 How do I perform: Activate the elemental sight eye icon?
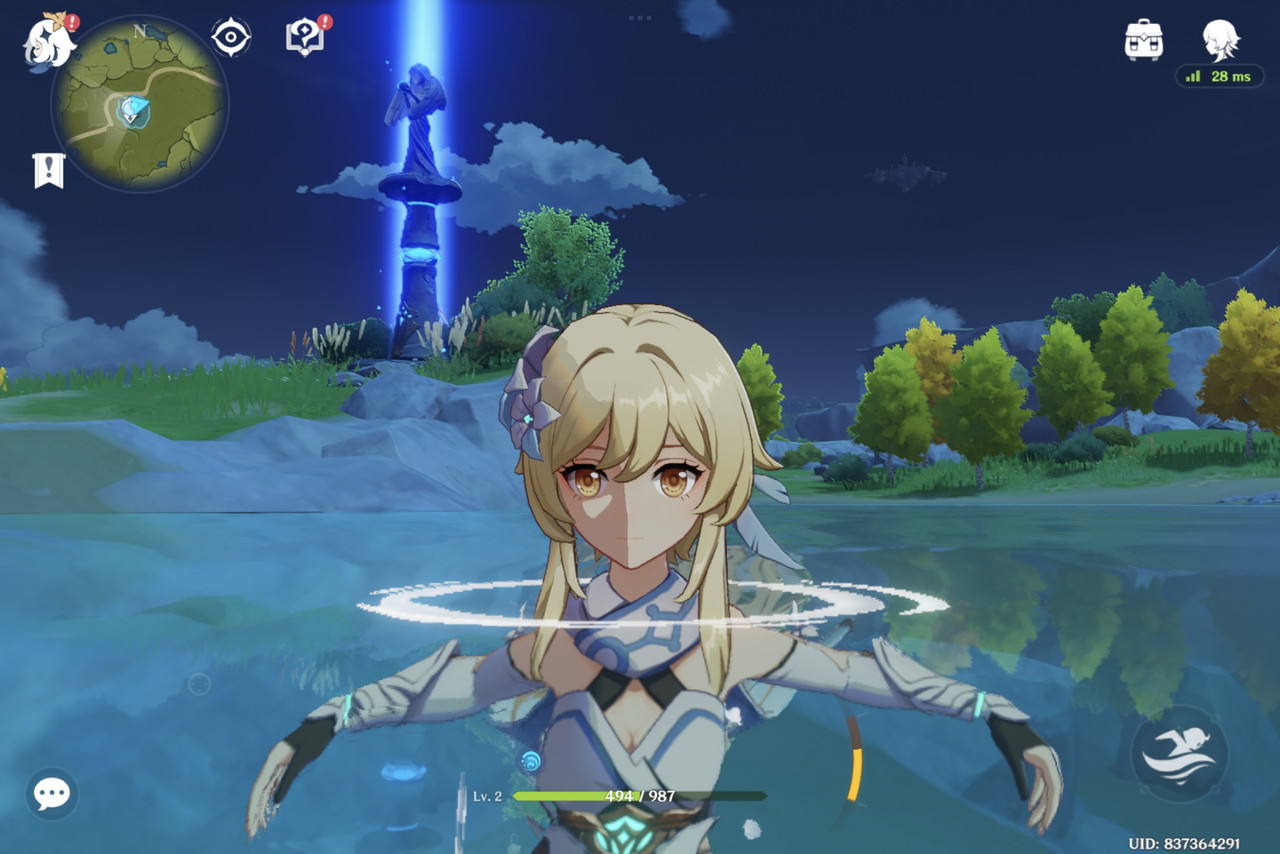pyautogui.click(x=231, y=38)
